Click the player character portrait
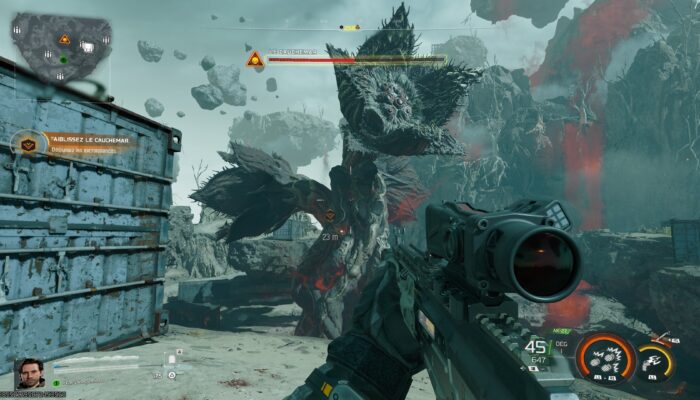The width and height of the screenshot is (700, 400). coord(30,373)
